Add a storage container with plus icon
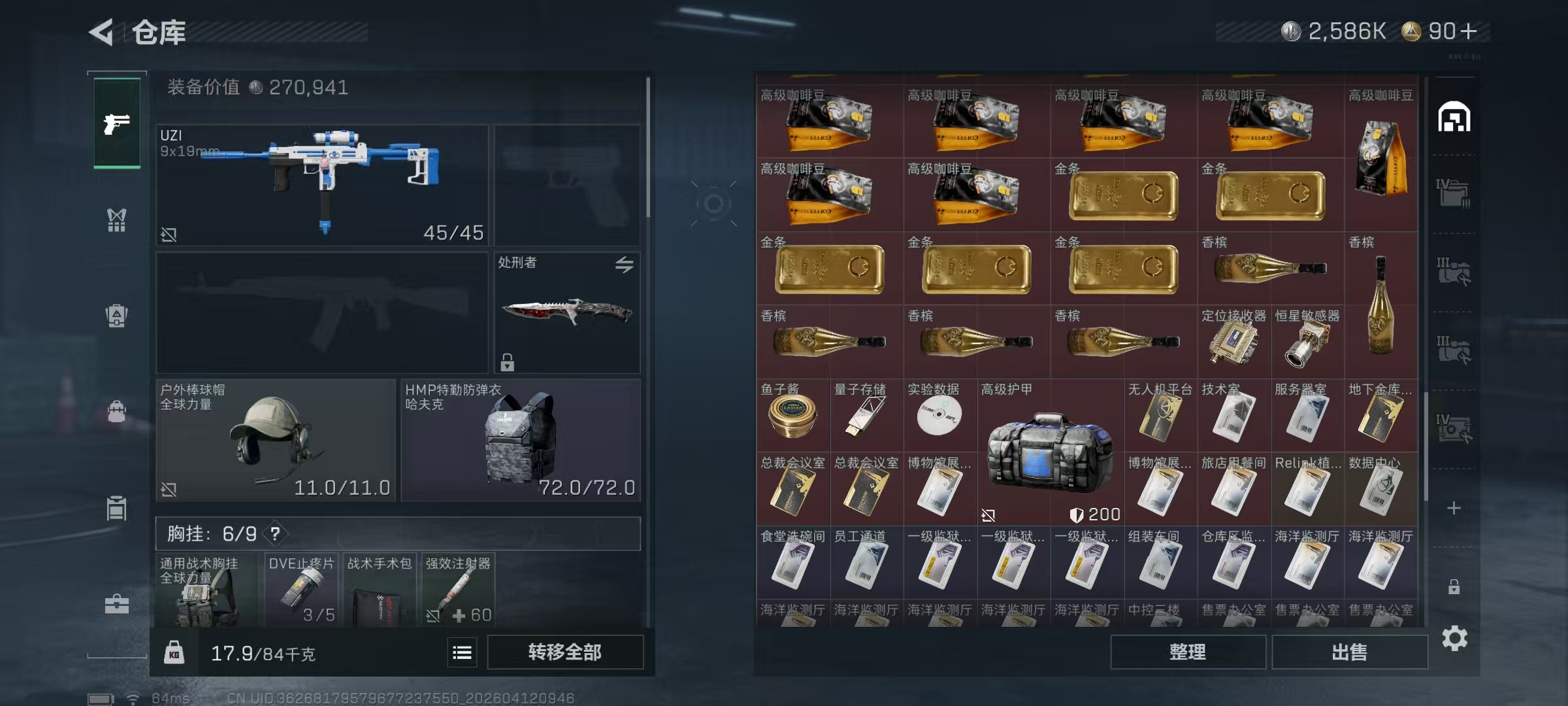This screenshot has height=706, width=1568. [1454, 508]
